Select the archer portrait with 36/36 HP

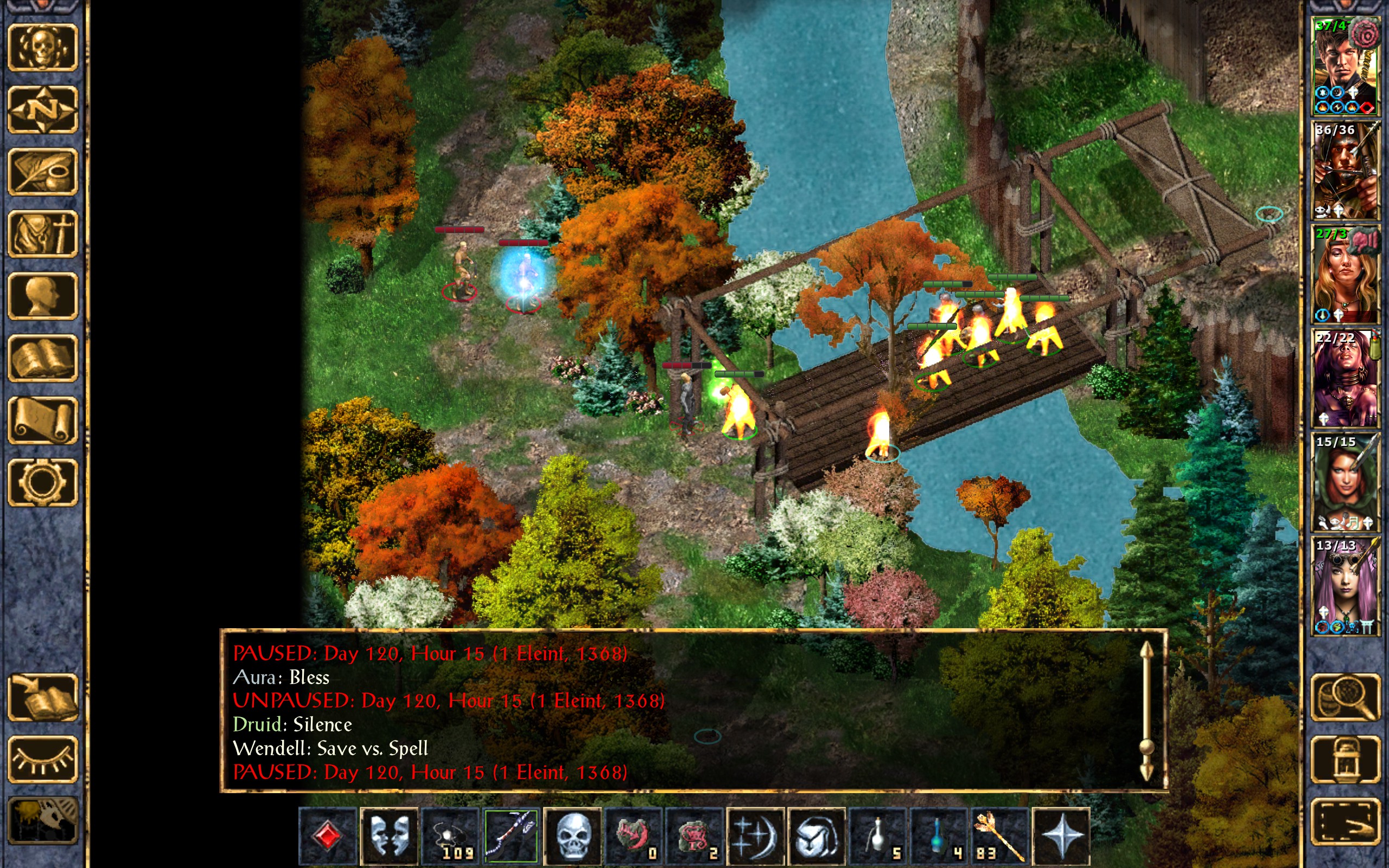[x=1345, y=170]
